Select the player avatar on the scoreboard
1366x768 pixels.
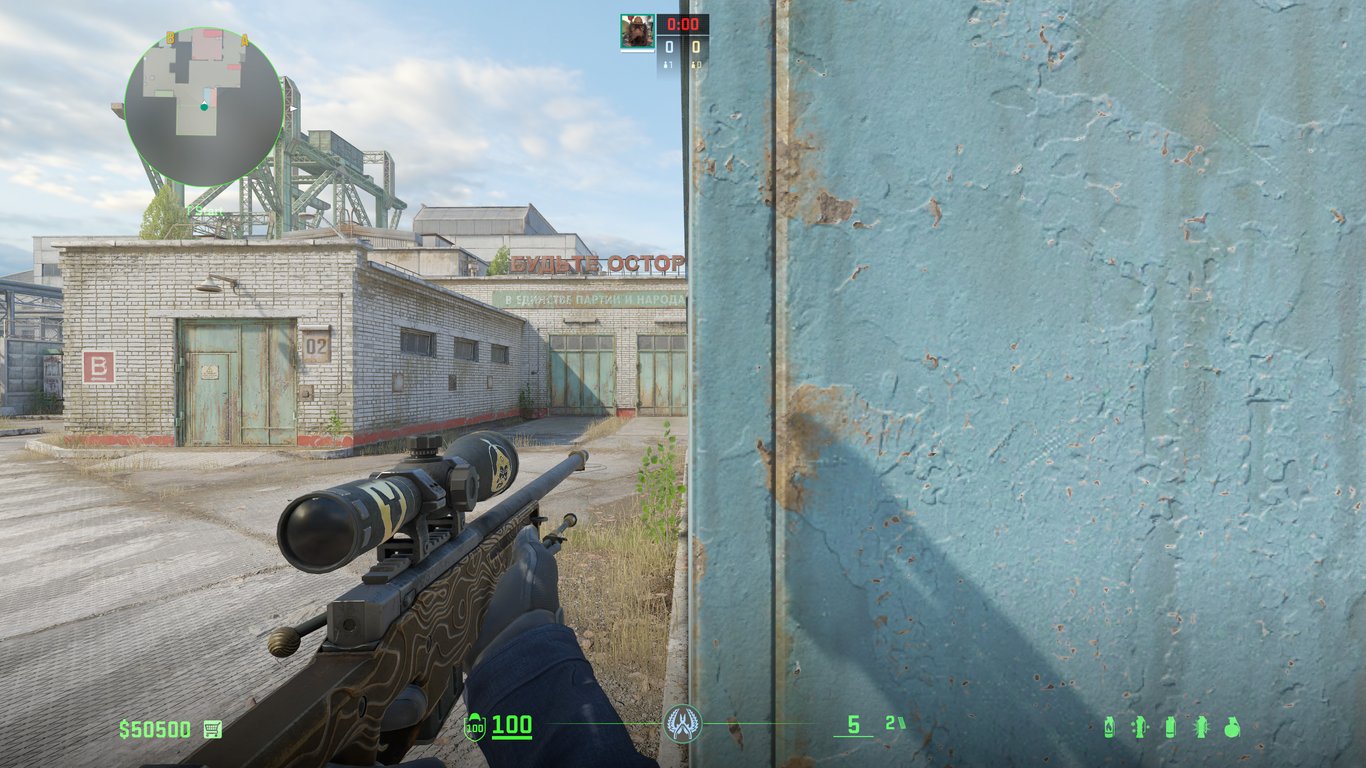click(637, 31)
